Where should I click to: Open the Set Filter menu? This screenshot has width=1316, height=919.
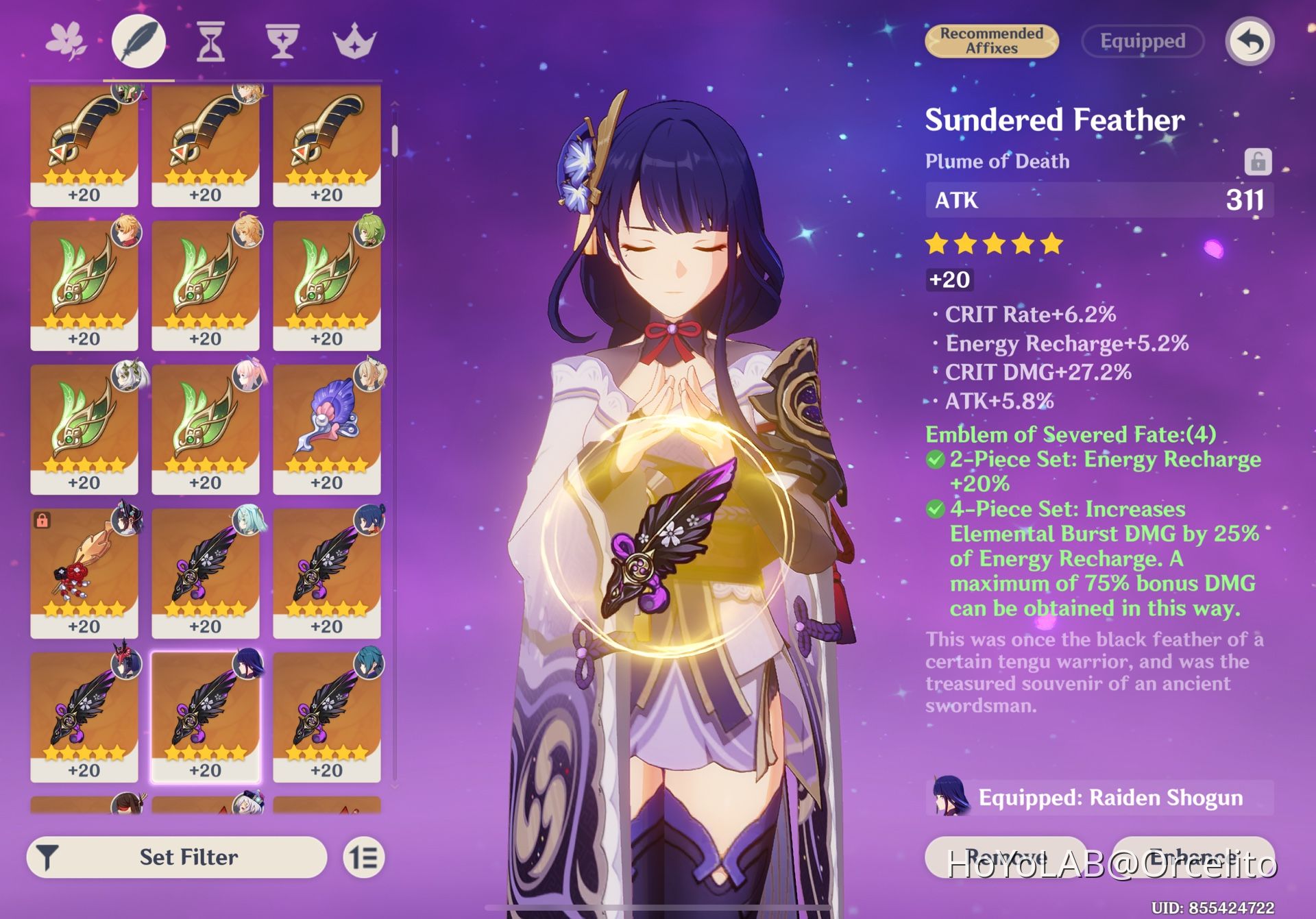[x=177, y=857]
